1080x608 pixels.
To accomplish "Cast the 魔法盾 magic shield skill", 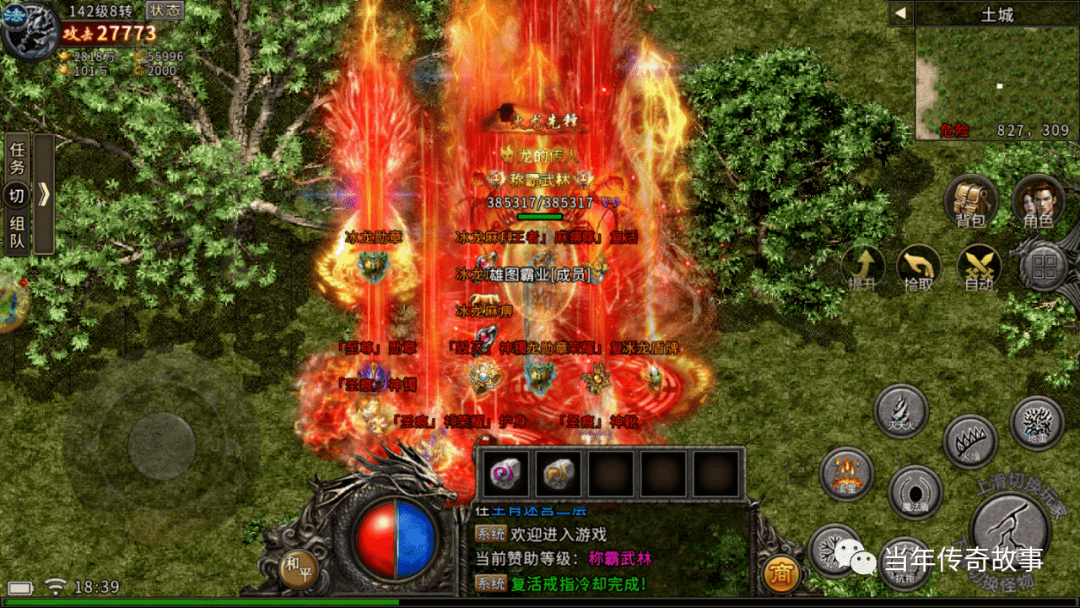I will coord(914,491).
